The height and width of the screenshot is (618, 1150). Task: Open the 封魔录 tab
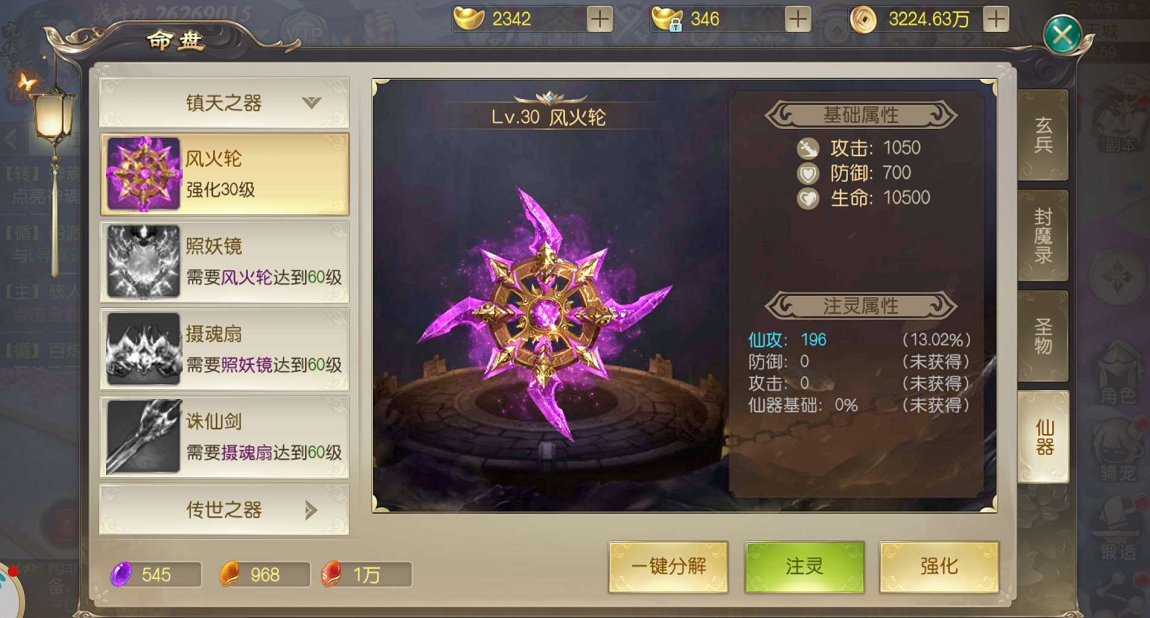[1043, 236]
